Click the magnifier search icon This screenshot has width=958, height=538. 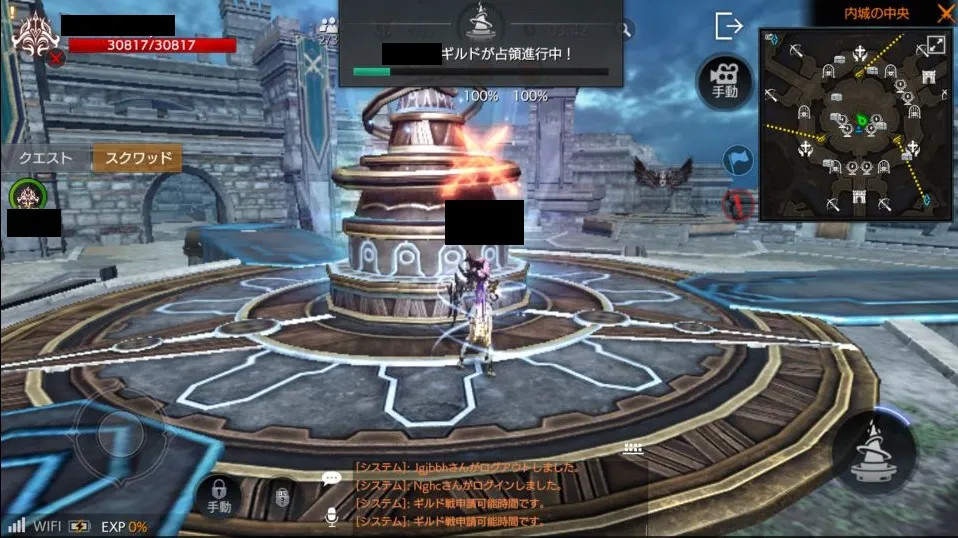625,30
